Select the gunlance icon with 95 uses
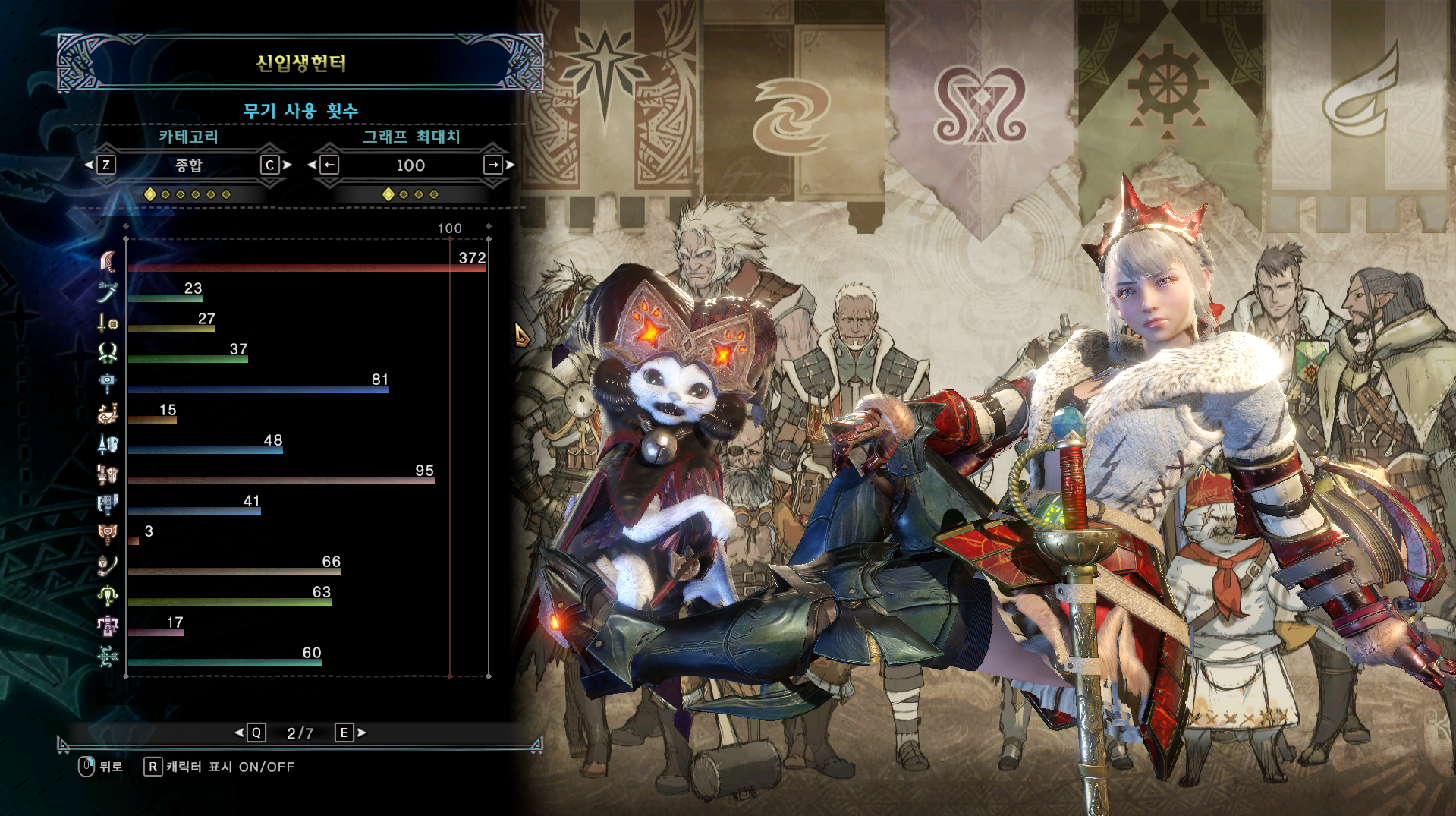 (x=108, y=474)
